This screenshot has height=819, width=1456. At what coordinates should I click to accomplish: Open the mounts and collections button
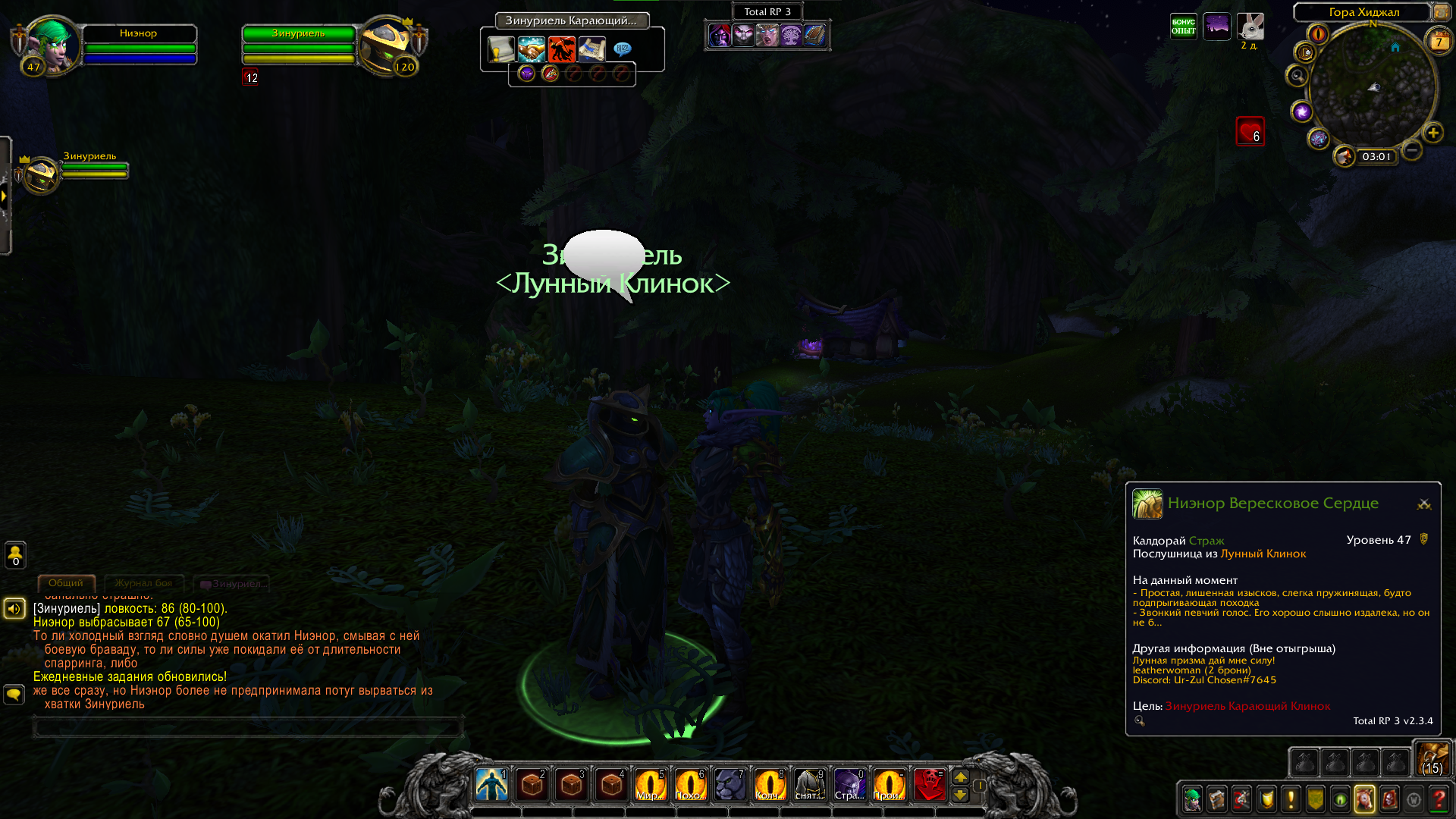coord(1364,799)
